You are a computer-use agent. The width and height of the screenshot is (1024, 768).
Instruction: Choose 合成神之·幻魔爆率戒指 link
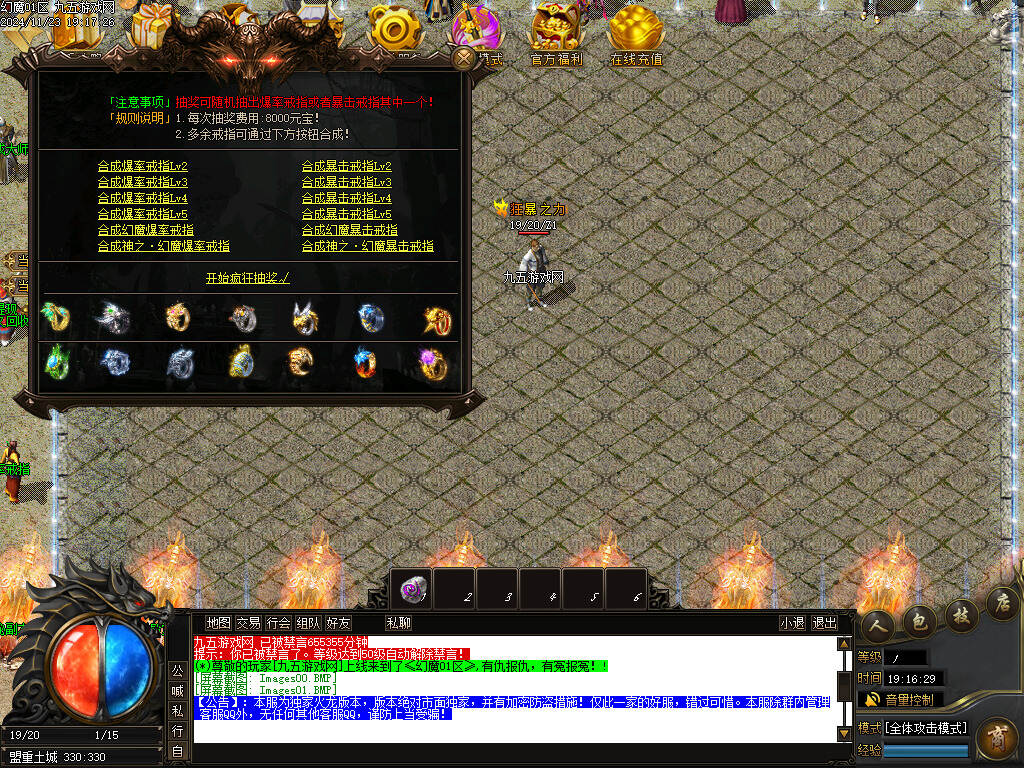click(x=164, y=246)
